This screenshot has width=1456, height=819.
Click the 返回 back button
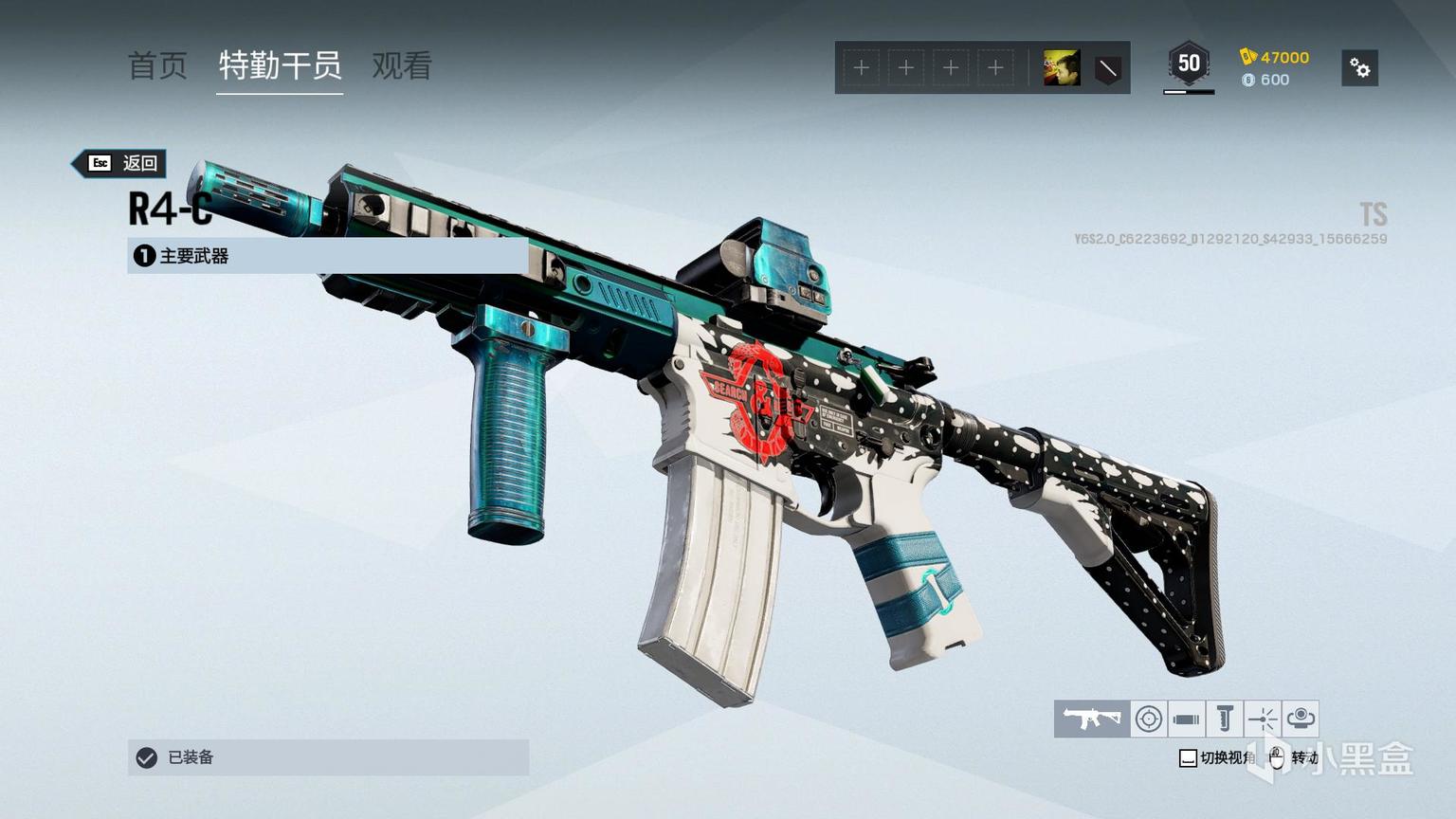pyautogui.click(x=121, y=163)
